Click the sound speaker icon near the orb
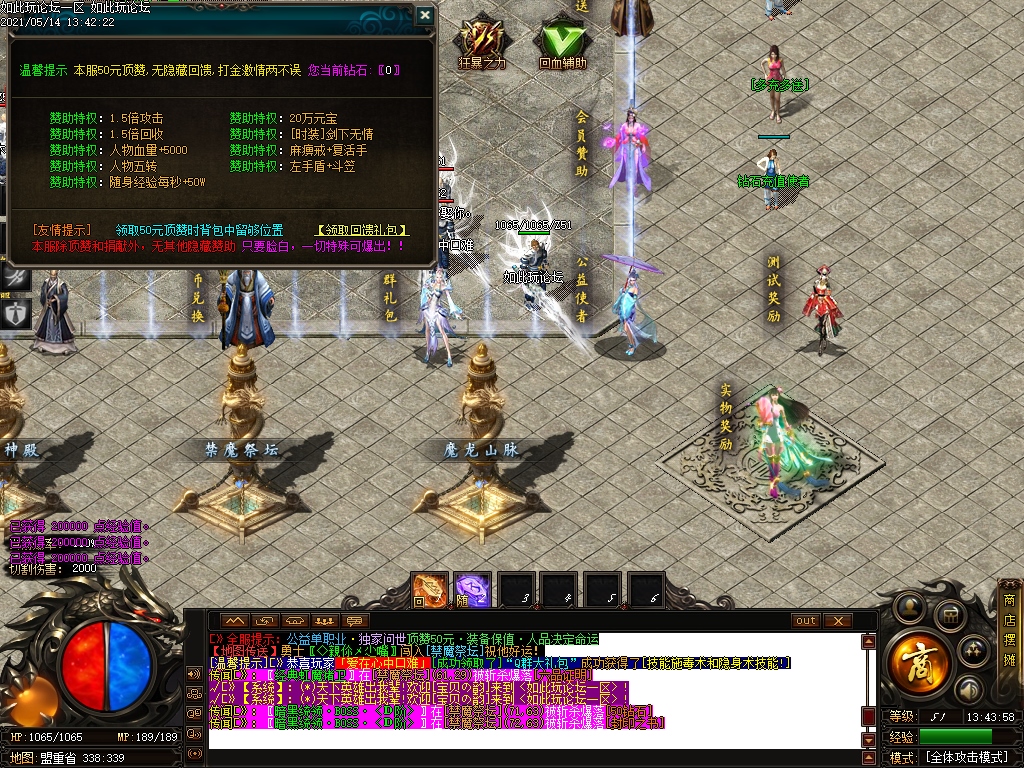This screenshot has height=768, width=1024. coord(968,689)
